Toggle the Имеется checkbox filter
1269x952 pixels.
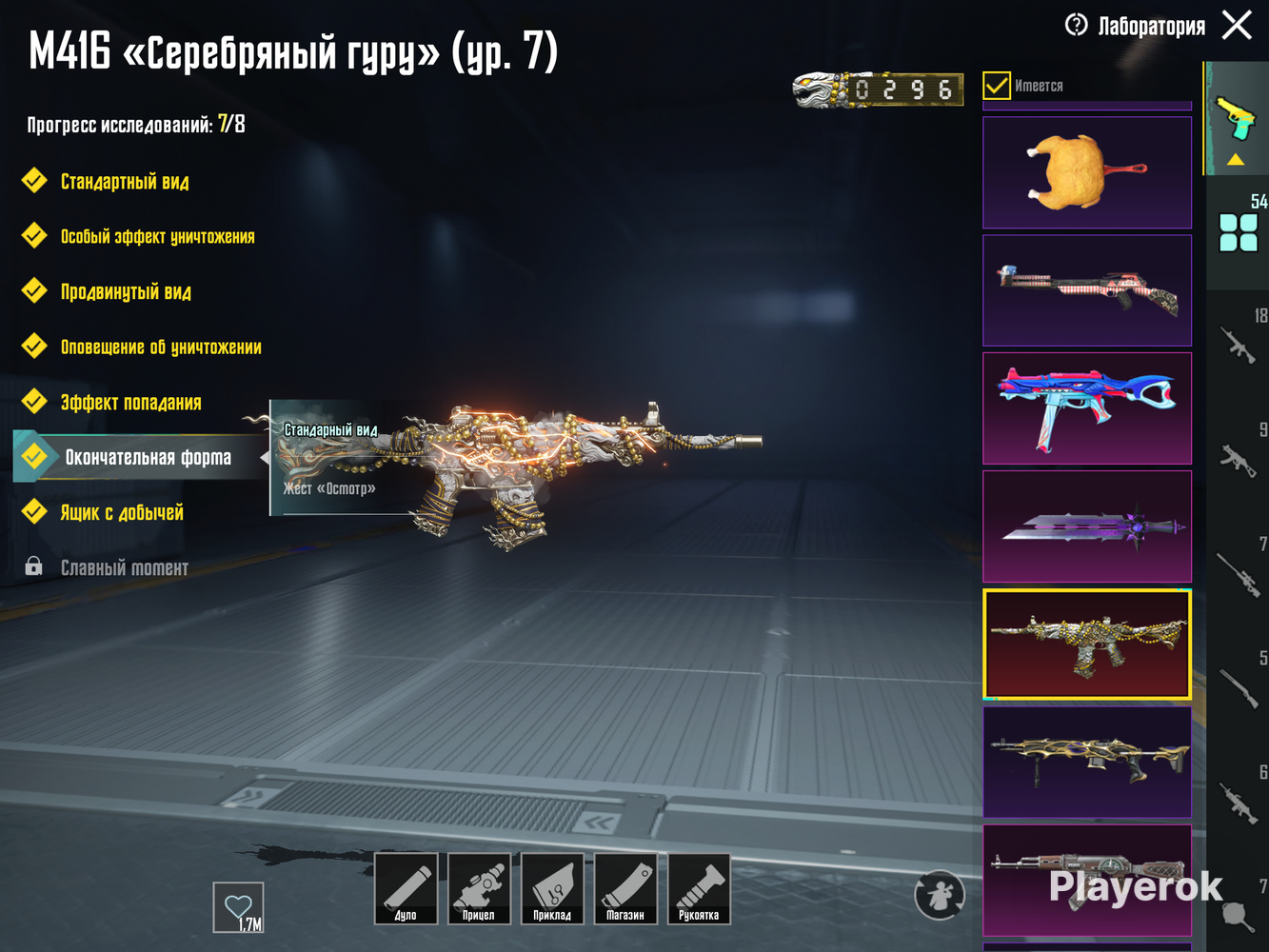[996, 86]
